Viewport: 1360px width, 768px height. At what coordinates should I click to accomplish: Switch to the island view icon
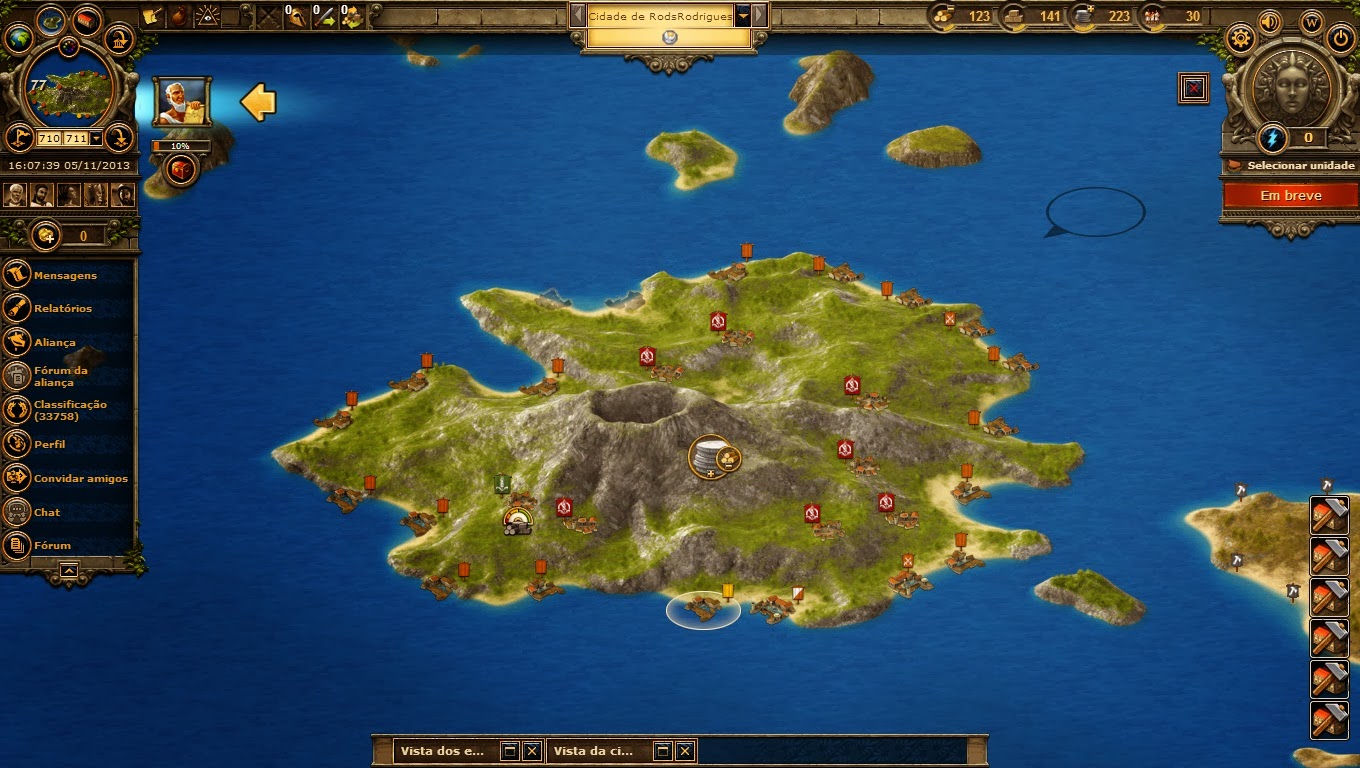(x=51, y=21)
